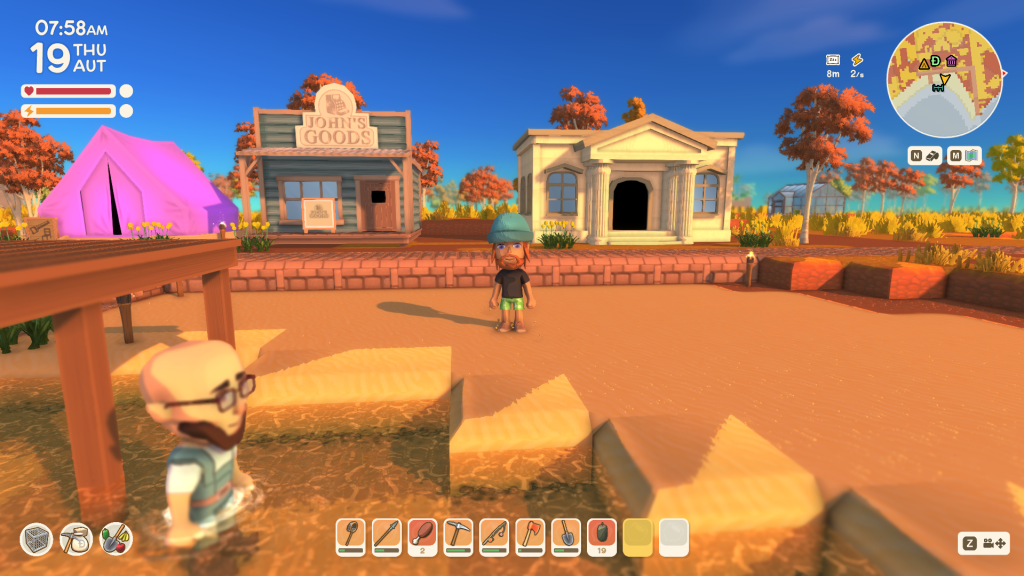
Task: Open the shovel and produce icon menu
Action: pos(116,540)
